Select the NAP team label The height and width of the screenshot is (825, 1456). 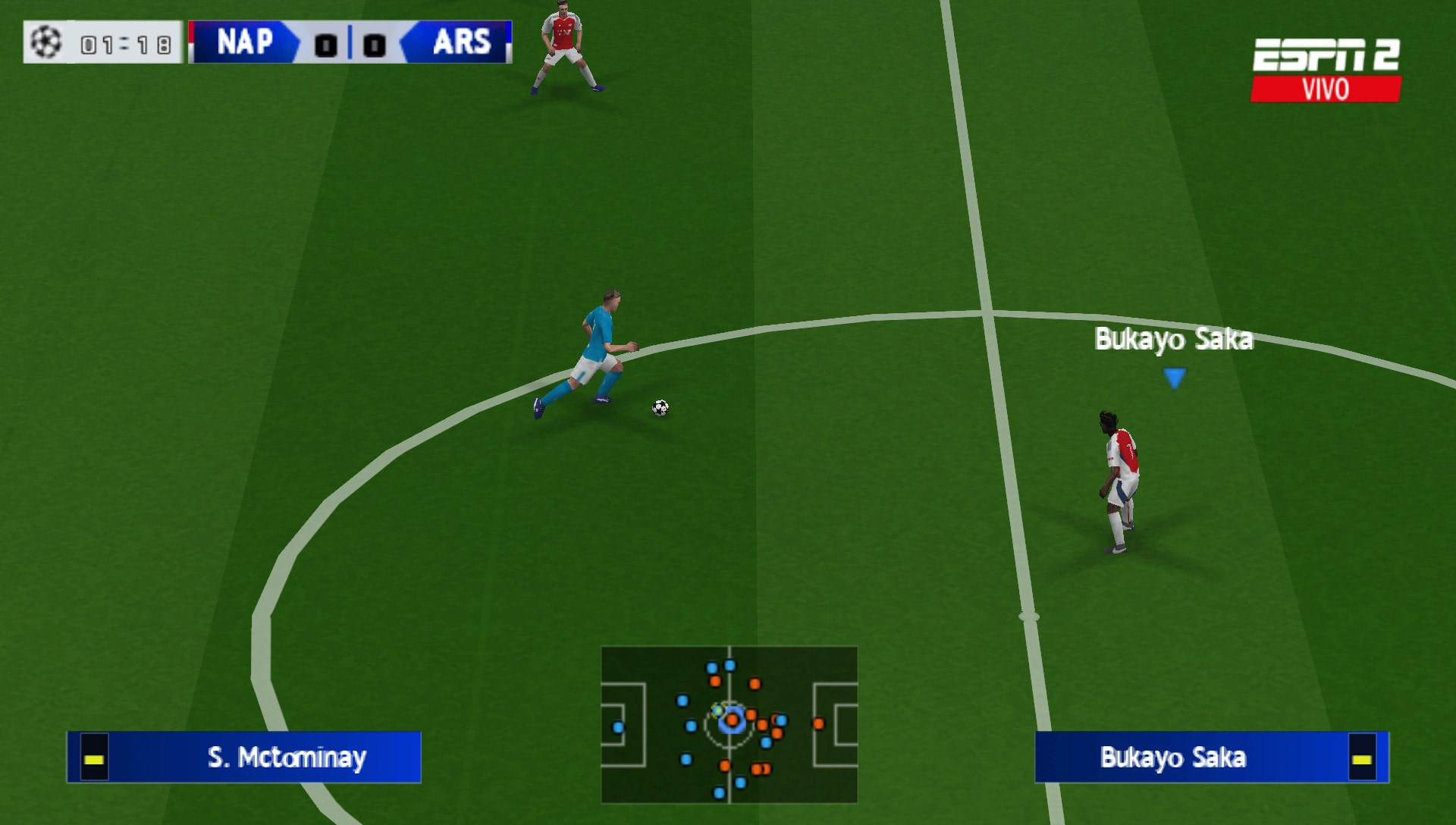coord(244,43)
